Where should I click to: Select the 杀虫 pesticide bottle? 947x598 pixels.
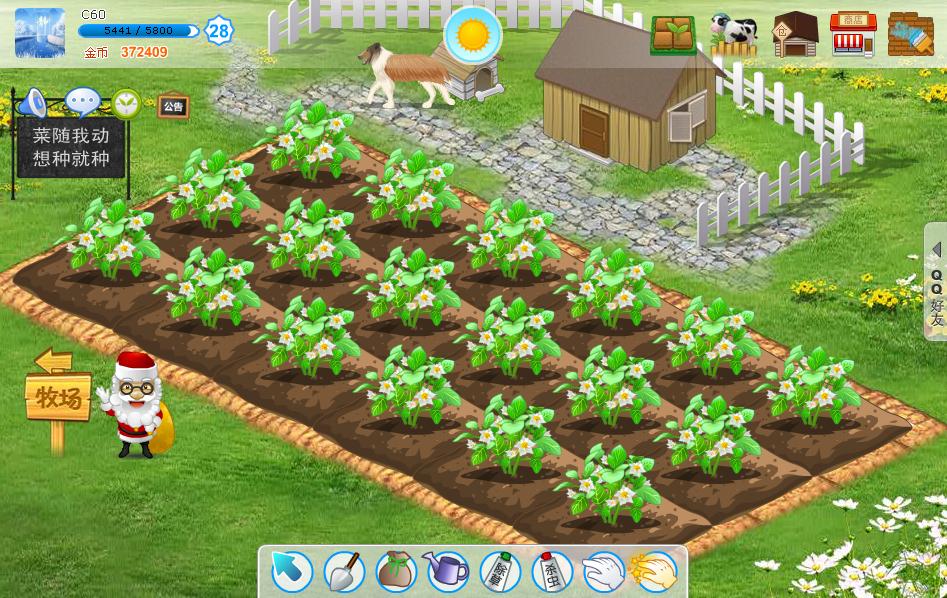(551, 572)
